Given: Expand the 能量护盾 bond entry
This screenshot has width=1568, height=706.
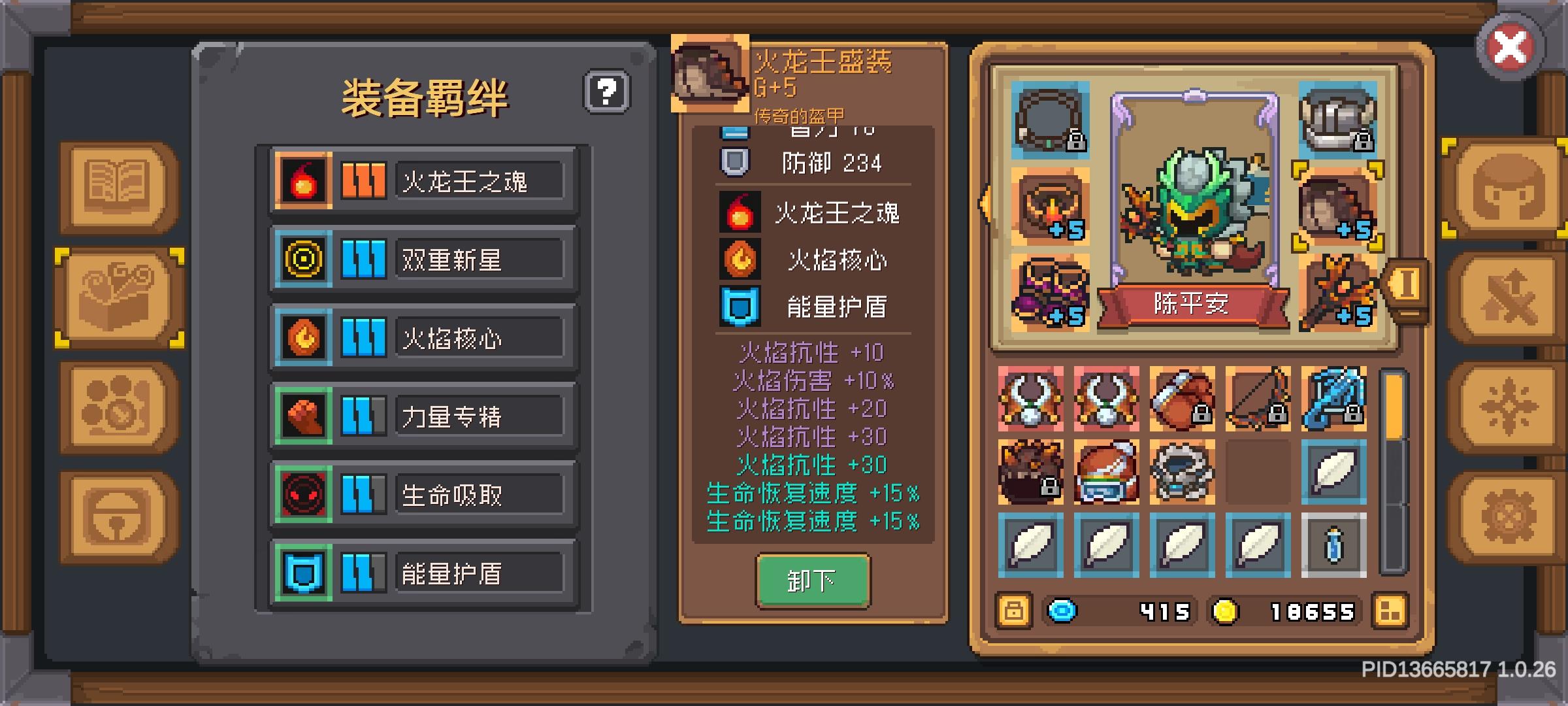Looking at the screenshot, I should click(480, 573).
